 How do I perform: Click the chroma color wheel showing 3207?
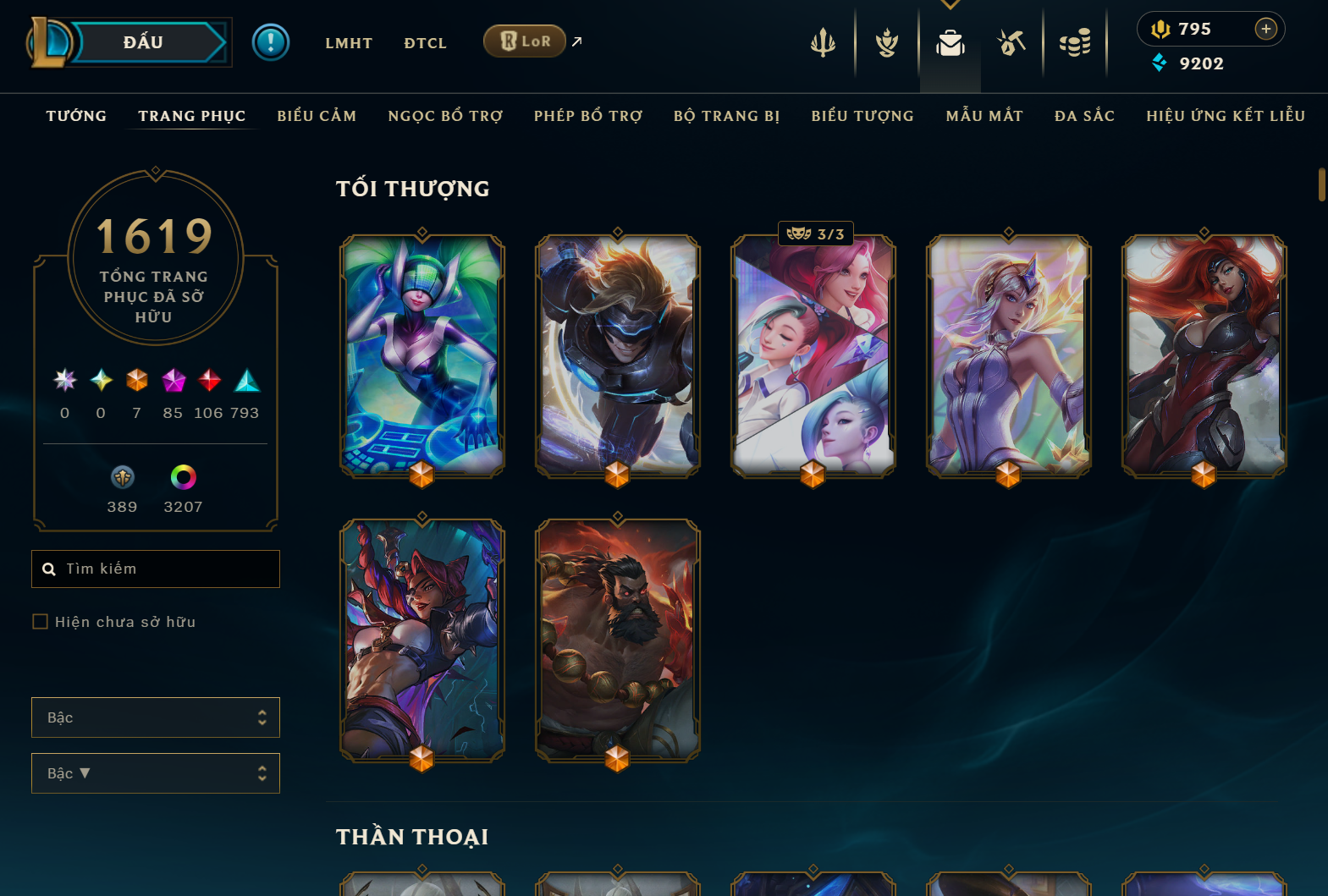[182, 477]
